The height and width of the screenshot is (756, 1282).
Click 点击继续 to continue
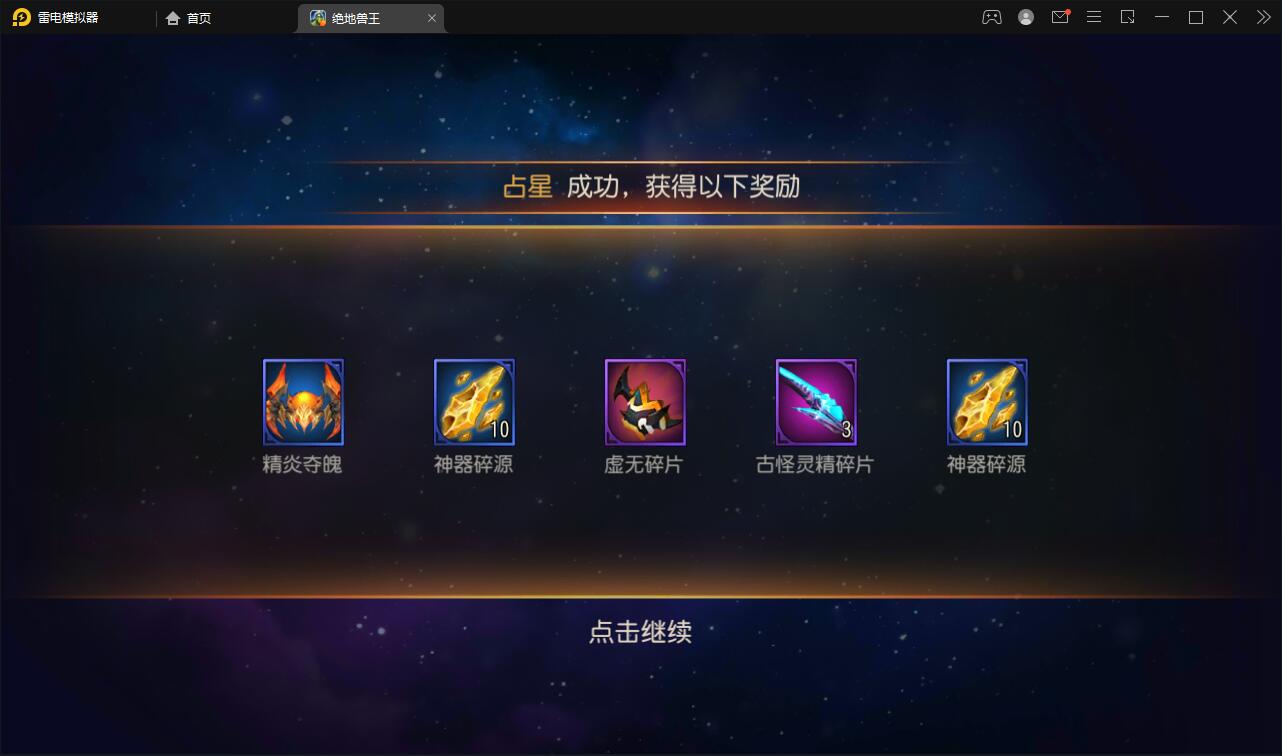tap(641, 632)
